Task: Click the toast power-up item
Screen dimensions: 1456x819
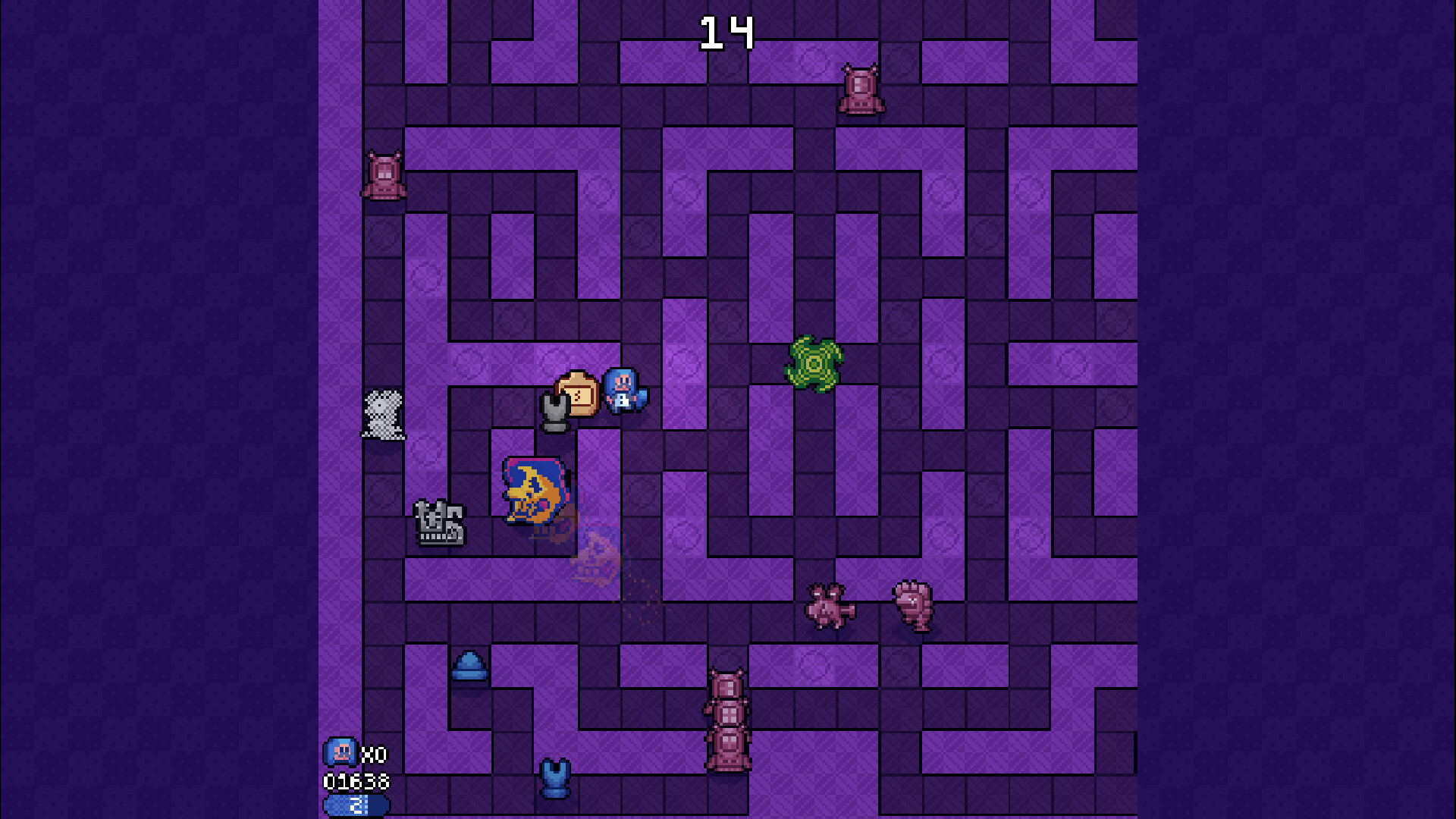Action: 578,392
